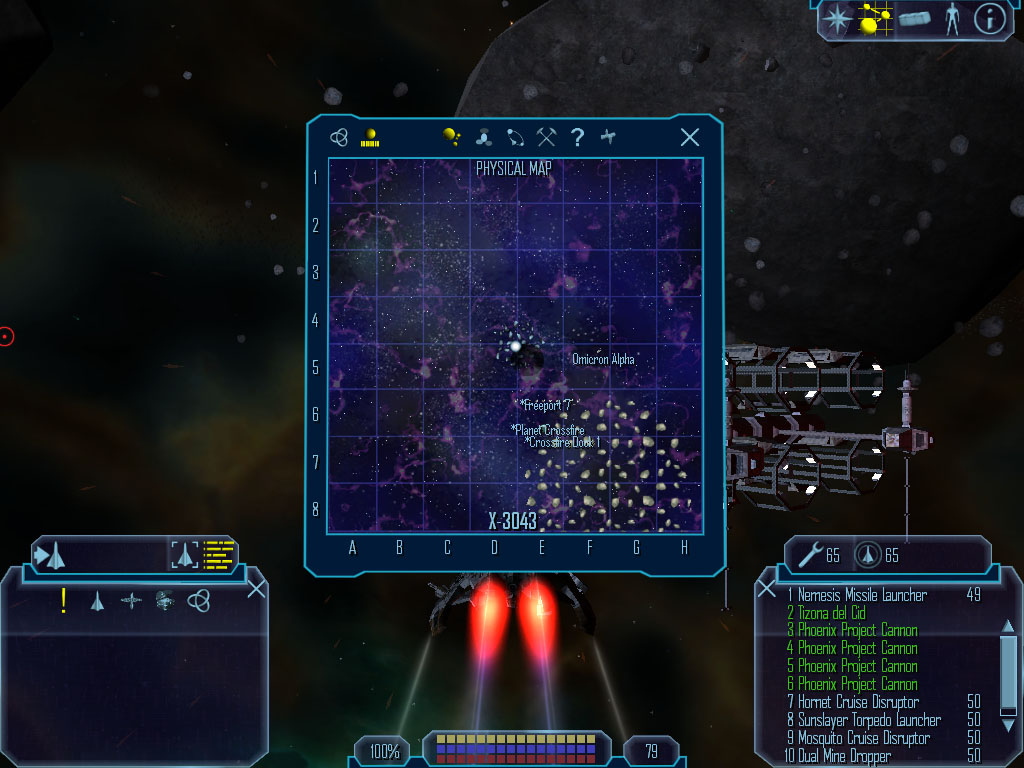This screenshot has width=1024, height=768.
Task: Show the crossed pickaxes mining zones view
Action: [546, 138]
